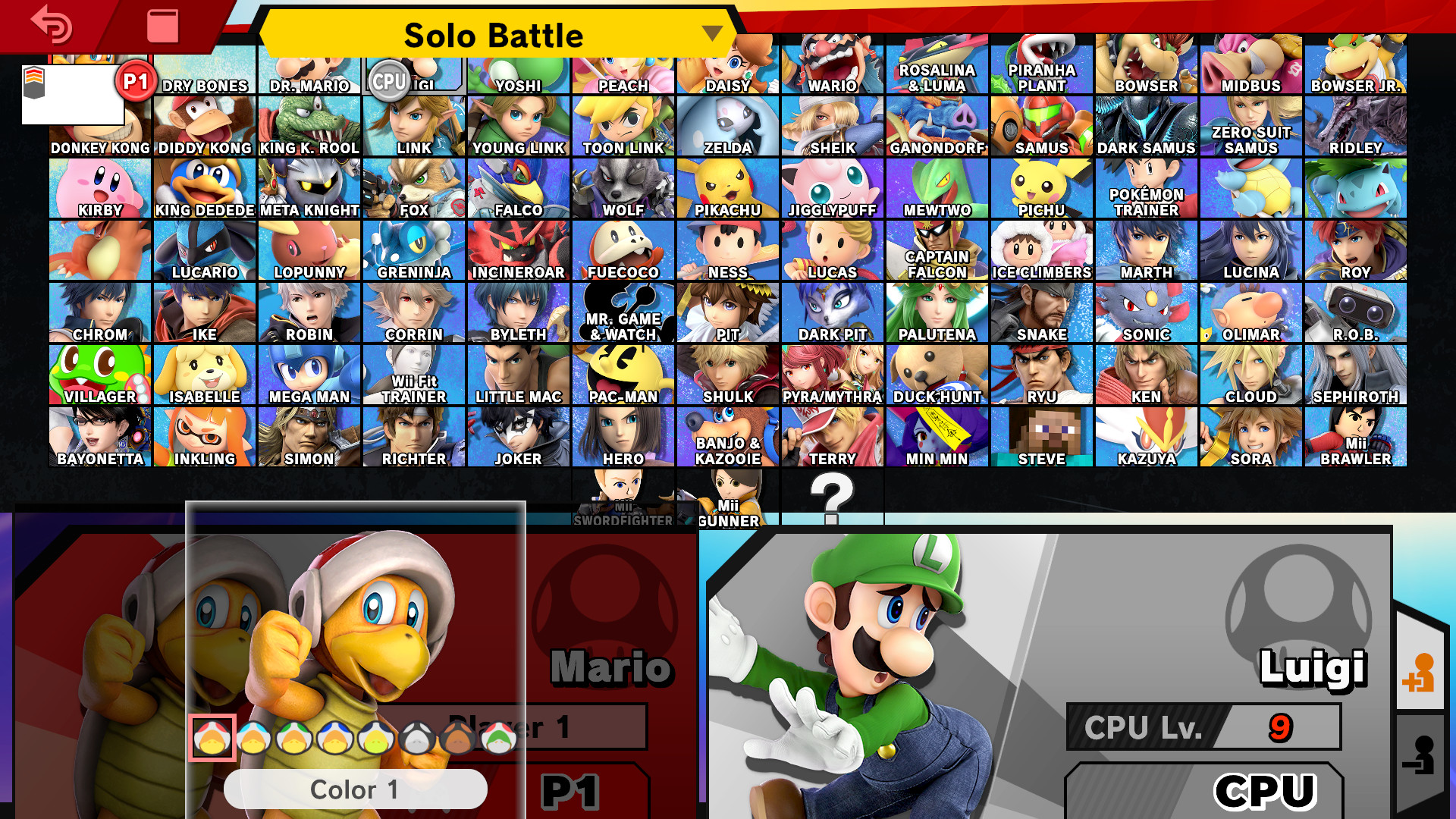Toggle Mario's highlighted Color 1 selection
Image resolution: width=1456 pixels, height=819 pixels.
[x=213, y=738]
